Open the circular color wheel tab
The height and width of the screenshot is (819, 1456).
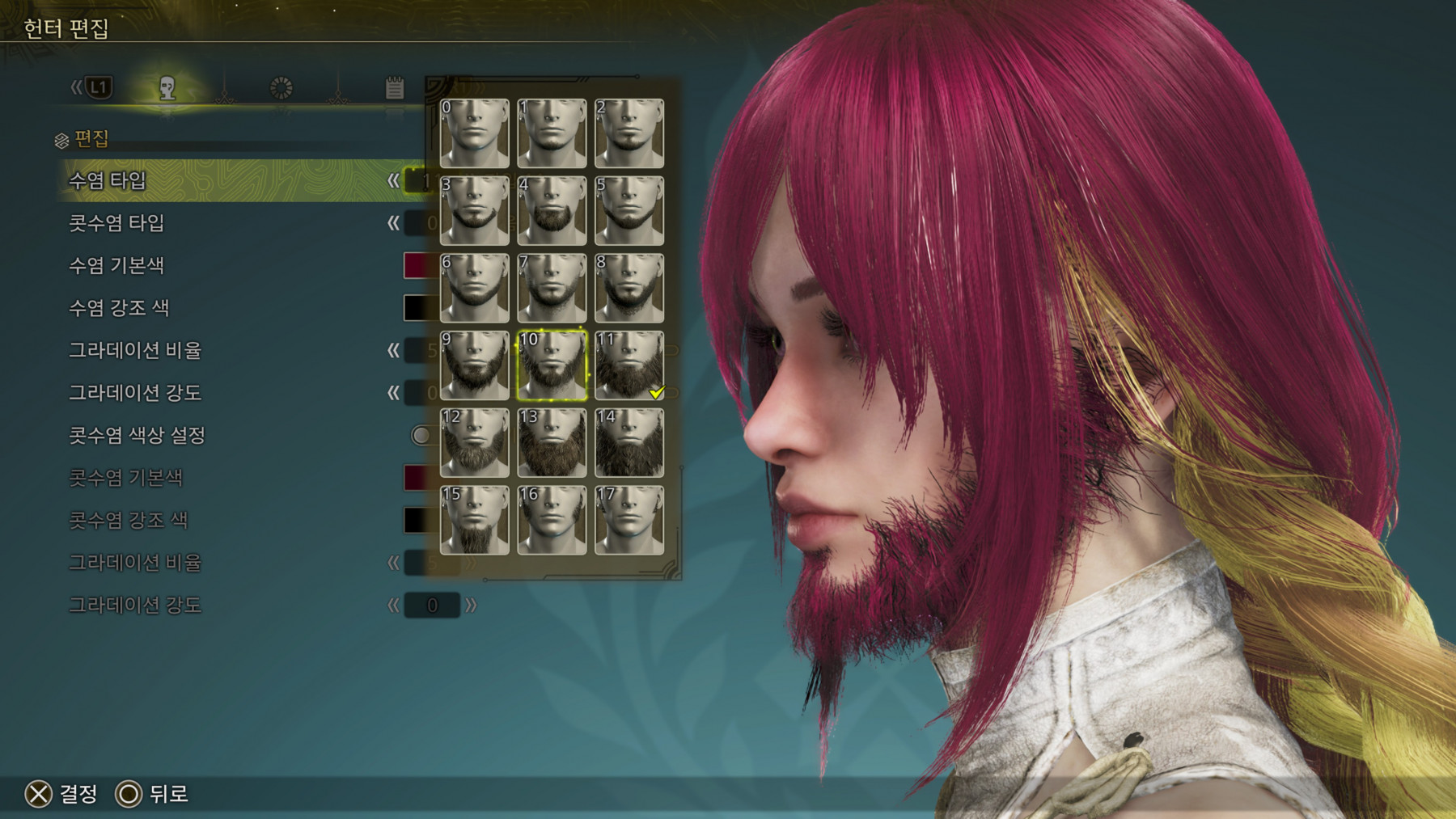(x=281, y=88)
